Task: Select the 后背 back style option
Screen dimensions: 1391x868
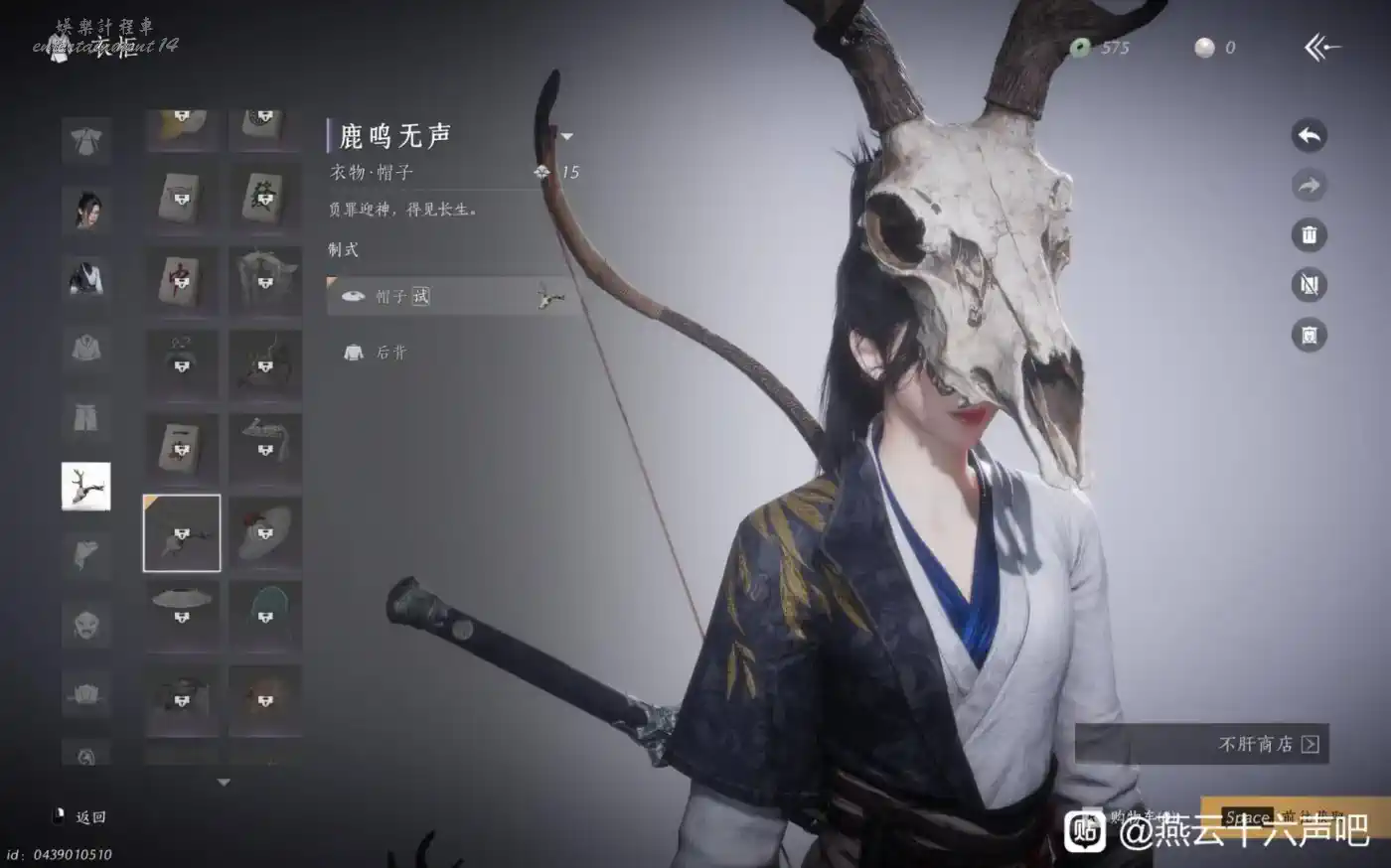Action: pyautogui.click(x=389, y=352)
